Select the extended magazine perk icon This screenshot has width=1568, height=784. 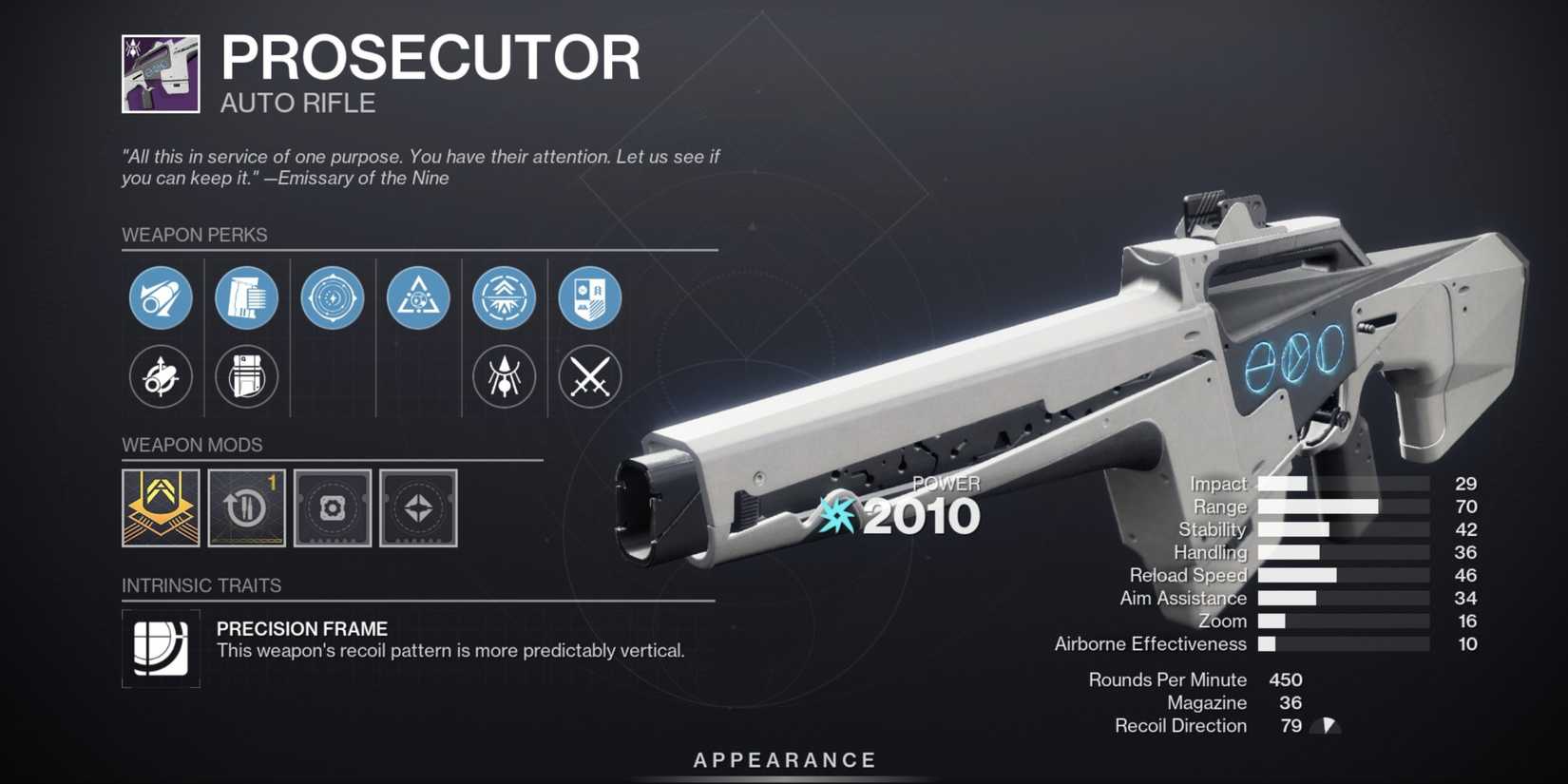[246, 297]
